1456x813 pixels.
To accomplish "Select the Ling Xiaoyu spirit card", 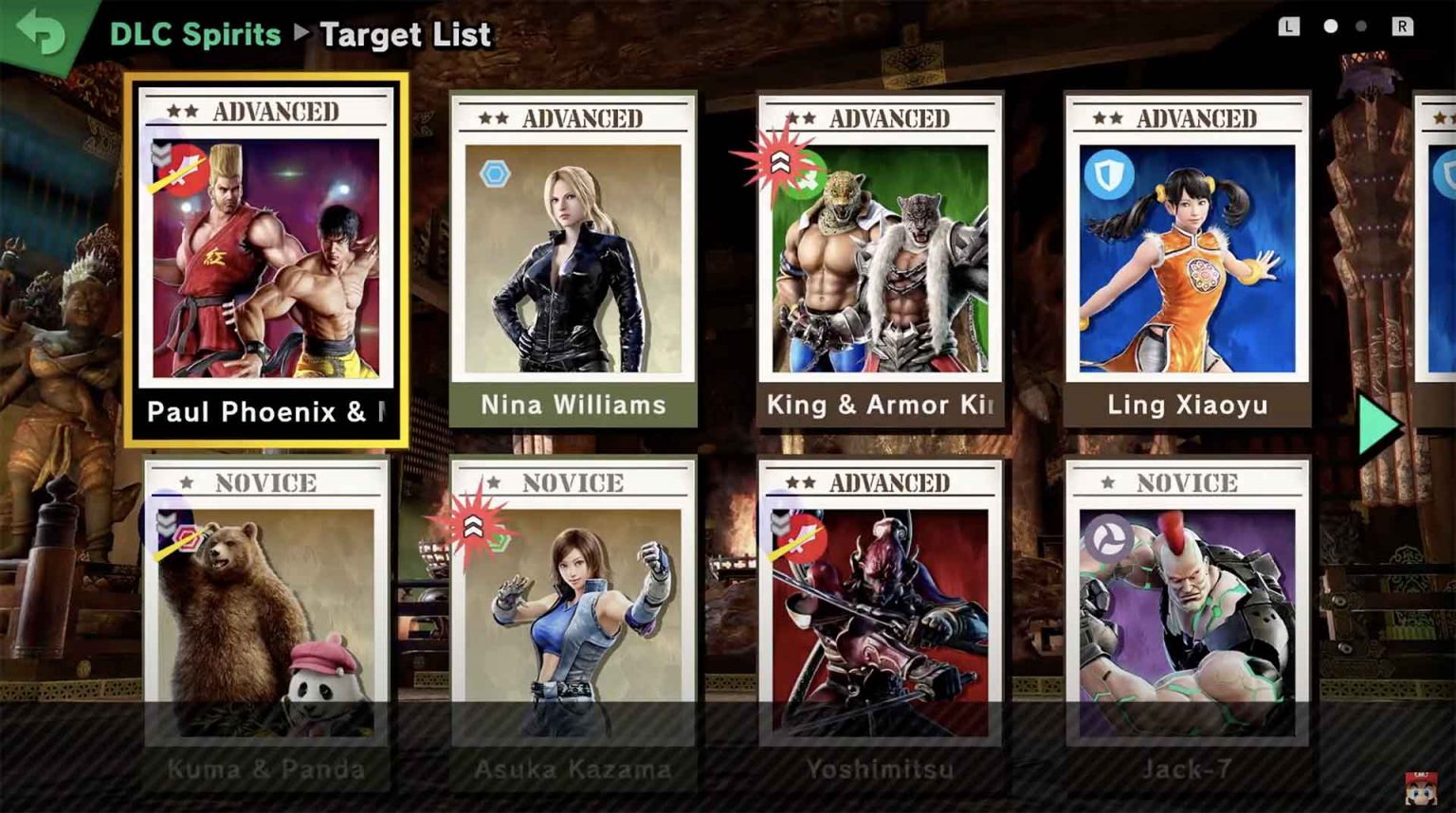I will pyautogui.click(x=1187, y=258).
